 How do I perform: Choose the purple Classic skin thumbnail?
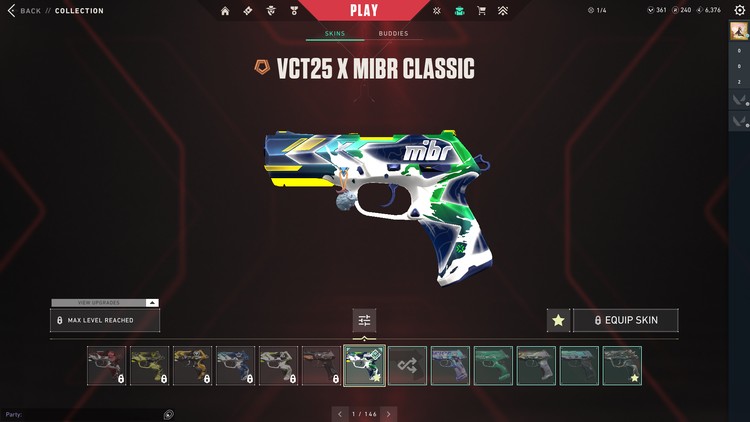click(x=450, y=366)
